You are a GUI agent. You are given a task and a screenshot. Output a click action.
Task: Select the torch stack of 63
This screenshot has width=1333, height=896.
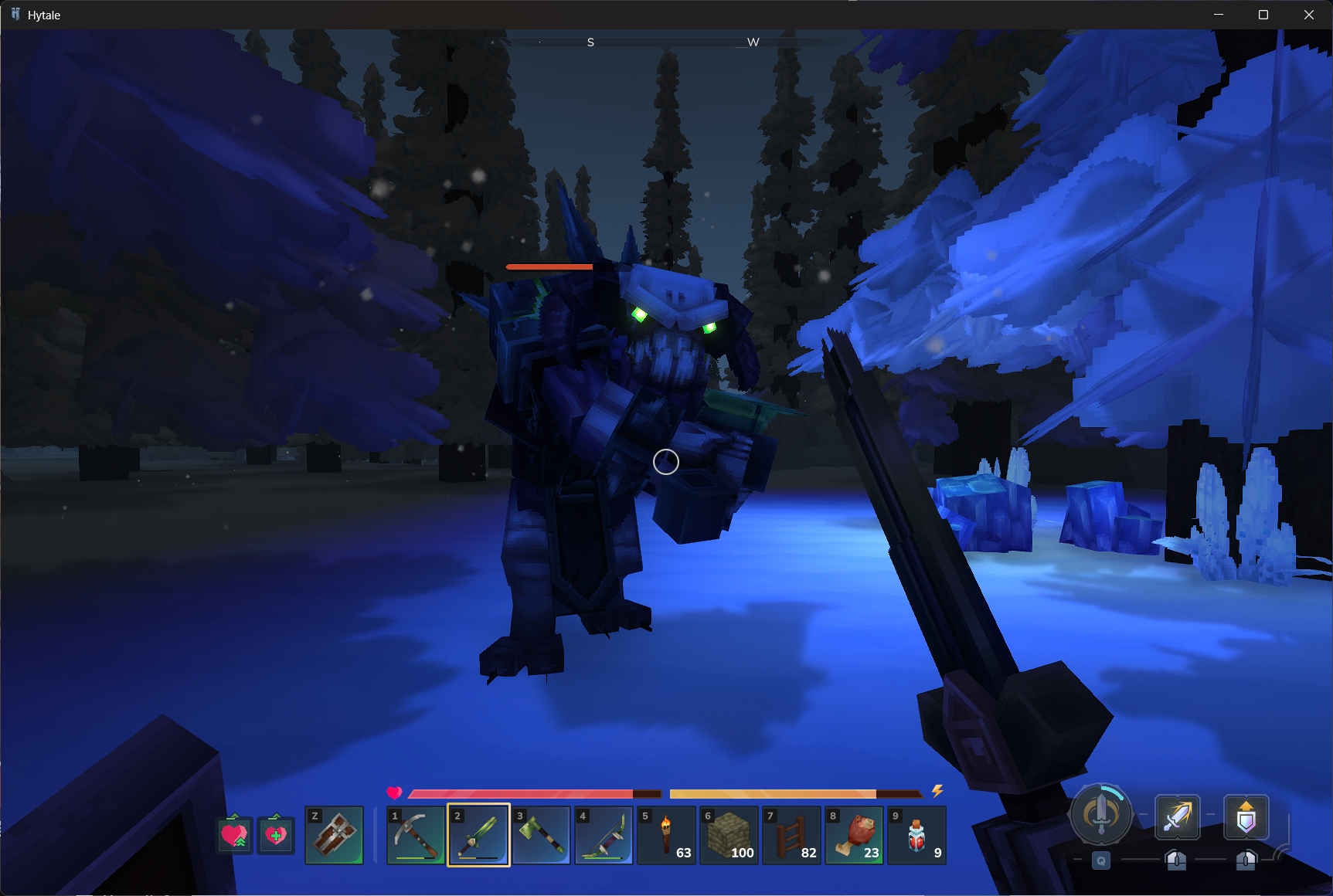(666, 835)
